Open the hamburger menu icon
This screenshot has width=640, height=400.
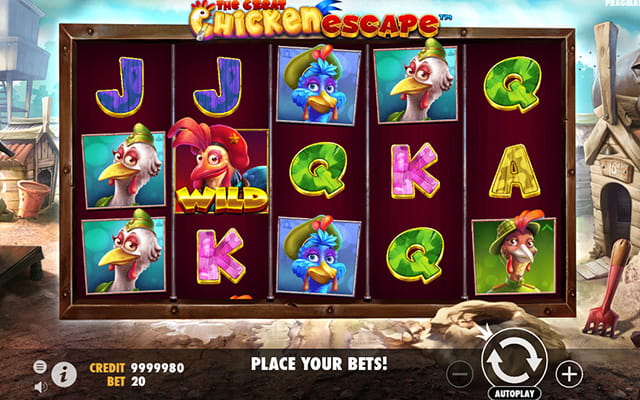40,367
